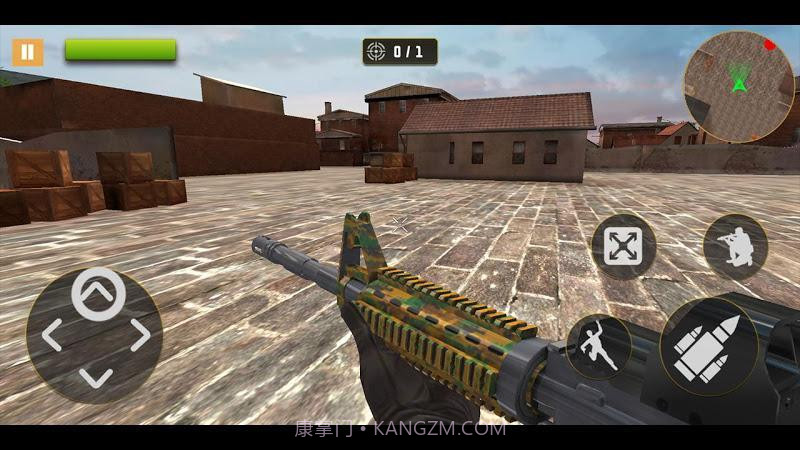
Task: Tap the right arrow on the movement pad
Action: tap(141, 335)
